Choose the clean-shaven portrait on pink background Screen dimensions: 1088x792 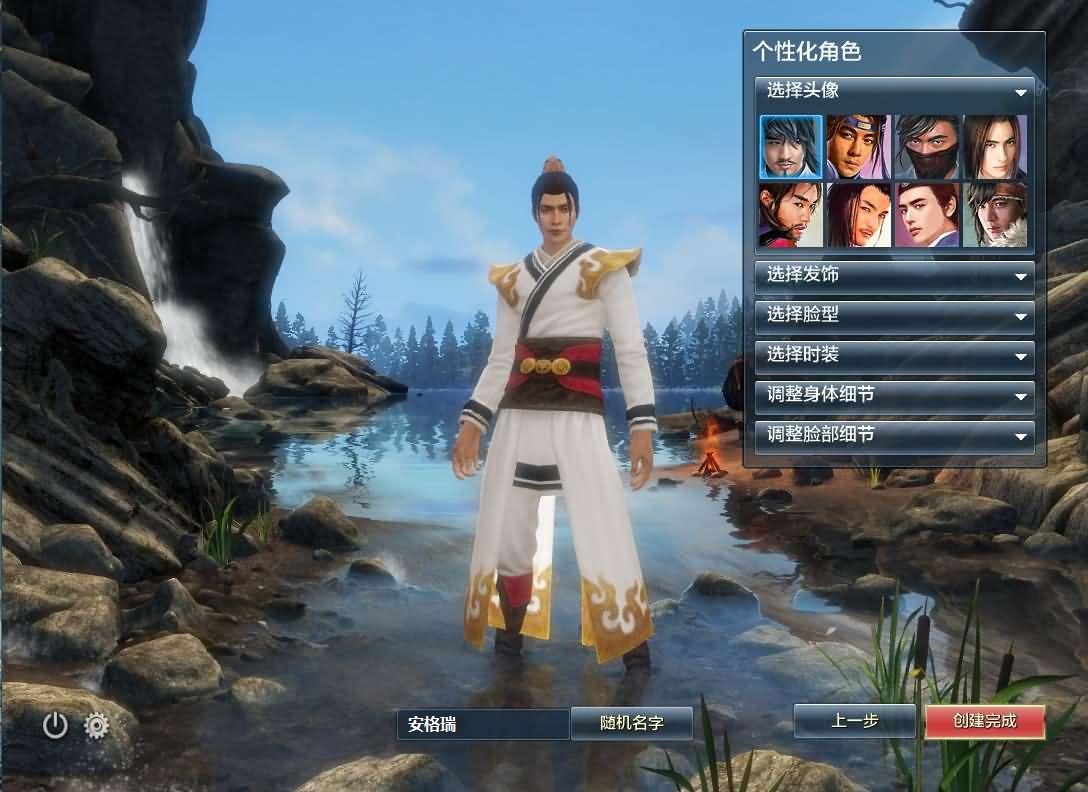(927, 214)
